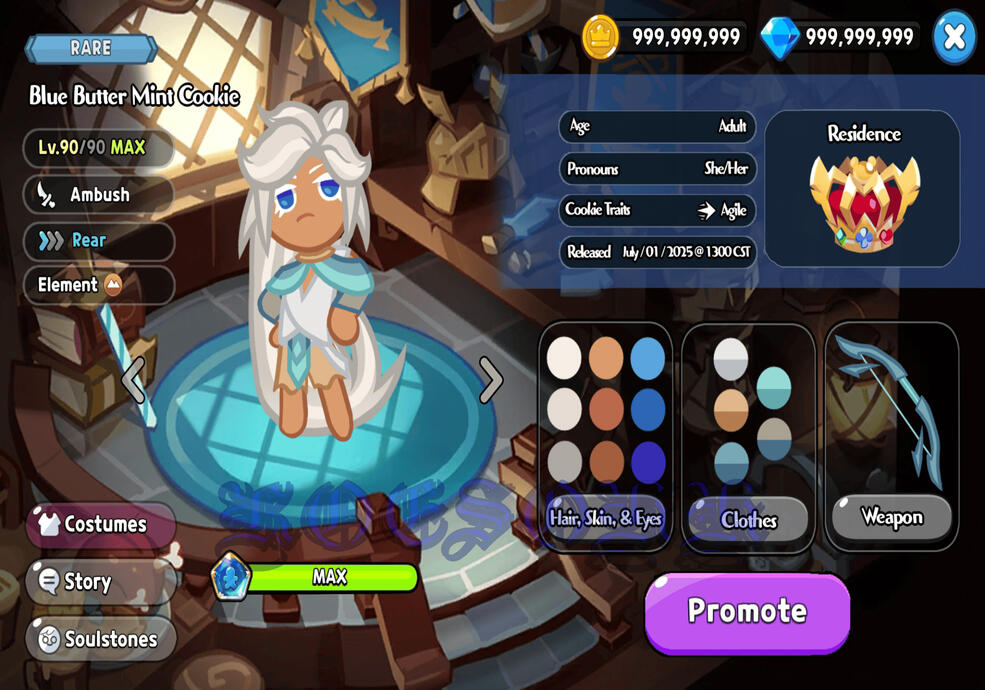The height and width of the screenshot is (690, 985).
Task: View the Weapon button
Action: click(891, 517)
